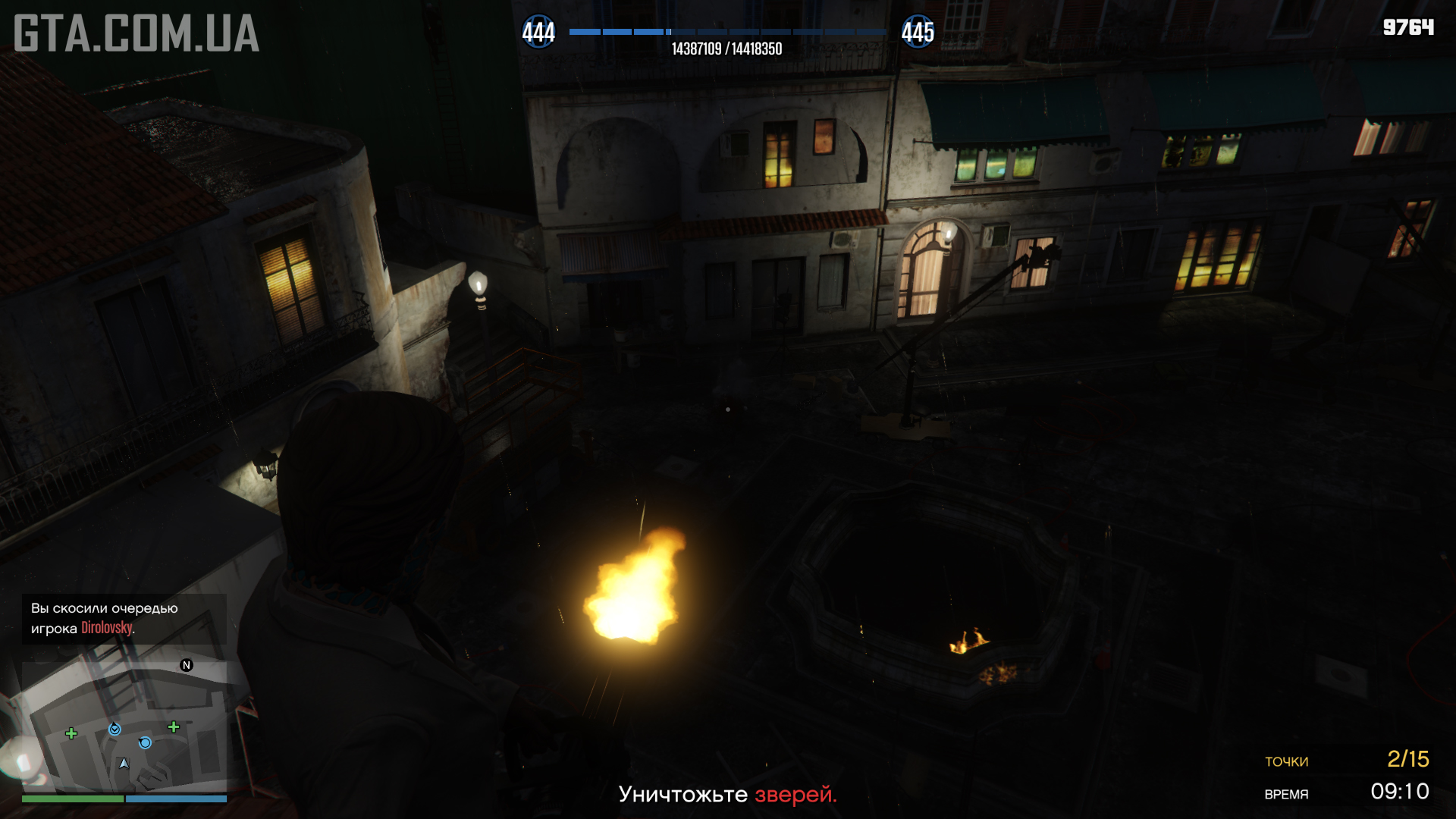Image resolution: width=1456 pixels, height=819 pixels.
Task: Click the solid blue teammate blip
Action: coord(145,743)
